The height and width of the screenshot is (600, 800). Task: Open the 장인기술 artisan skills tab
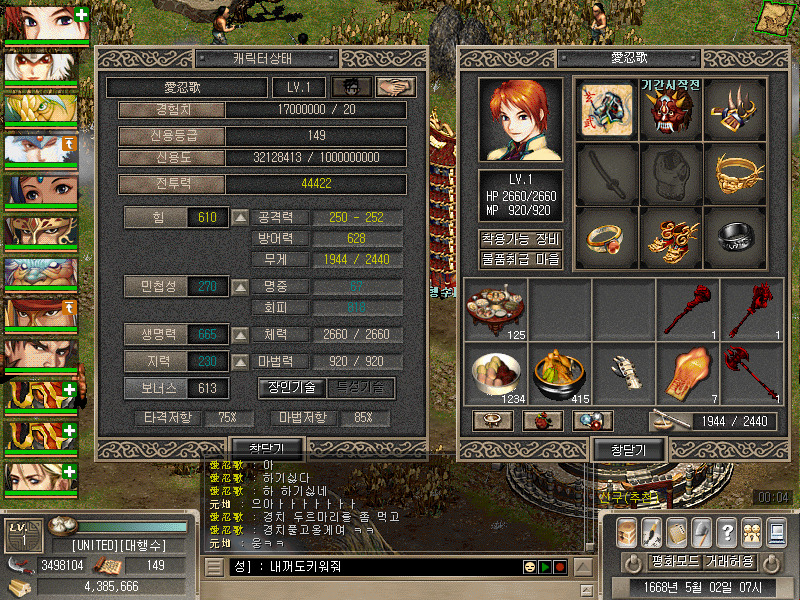tap(292, 387)
